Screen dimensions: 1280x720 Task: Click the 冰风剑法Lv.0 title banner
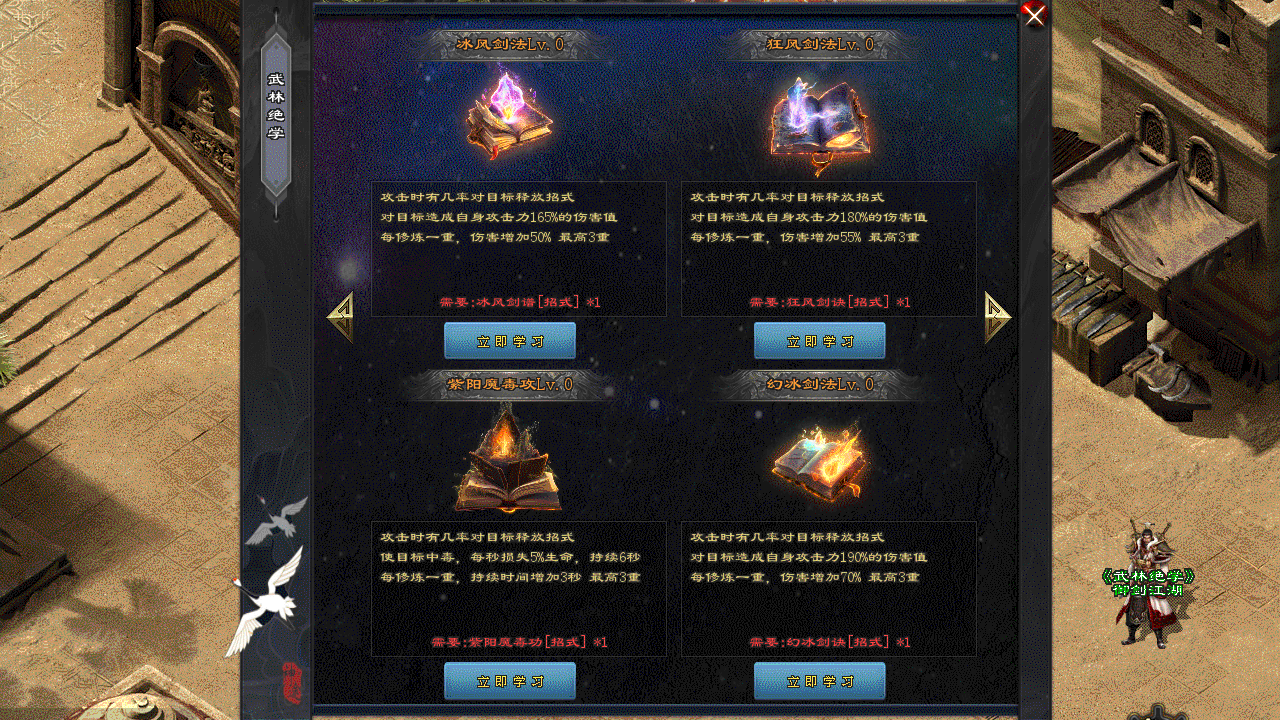[509, 45]
